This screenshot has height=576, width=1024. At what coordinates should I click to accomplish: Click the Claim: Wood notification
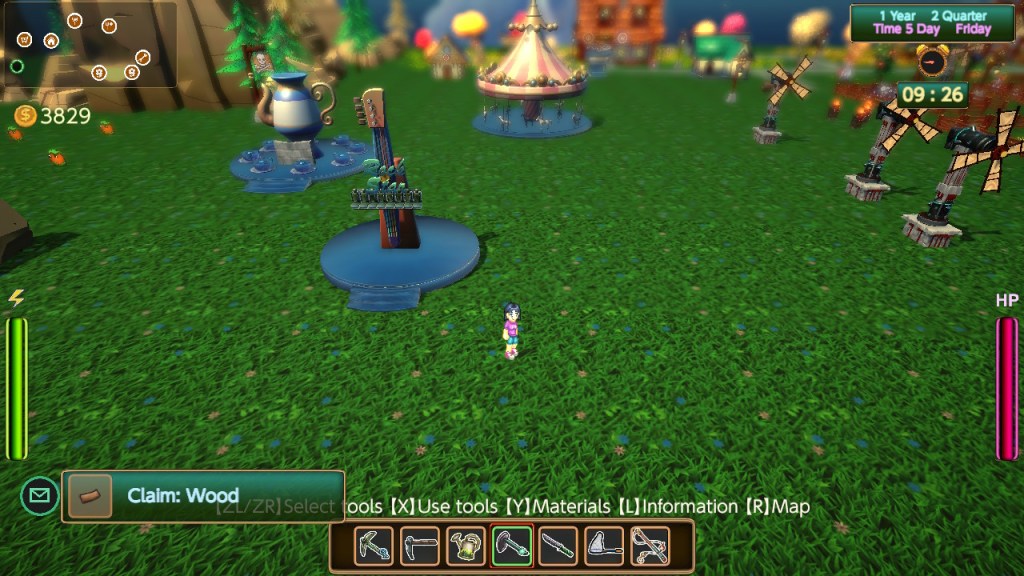point(203,496)
